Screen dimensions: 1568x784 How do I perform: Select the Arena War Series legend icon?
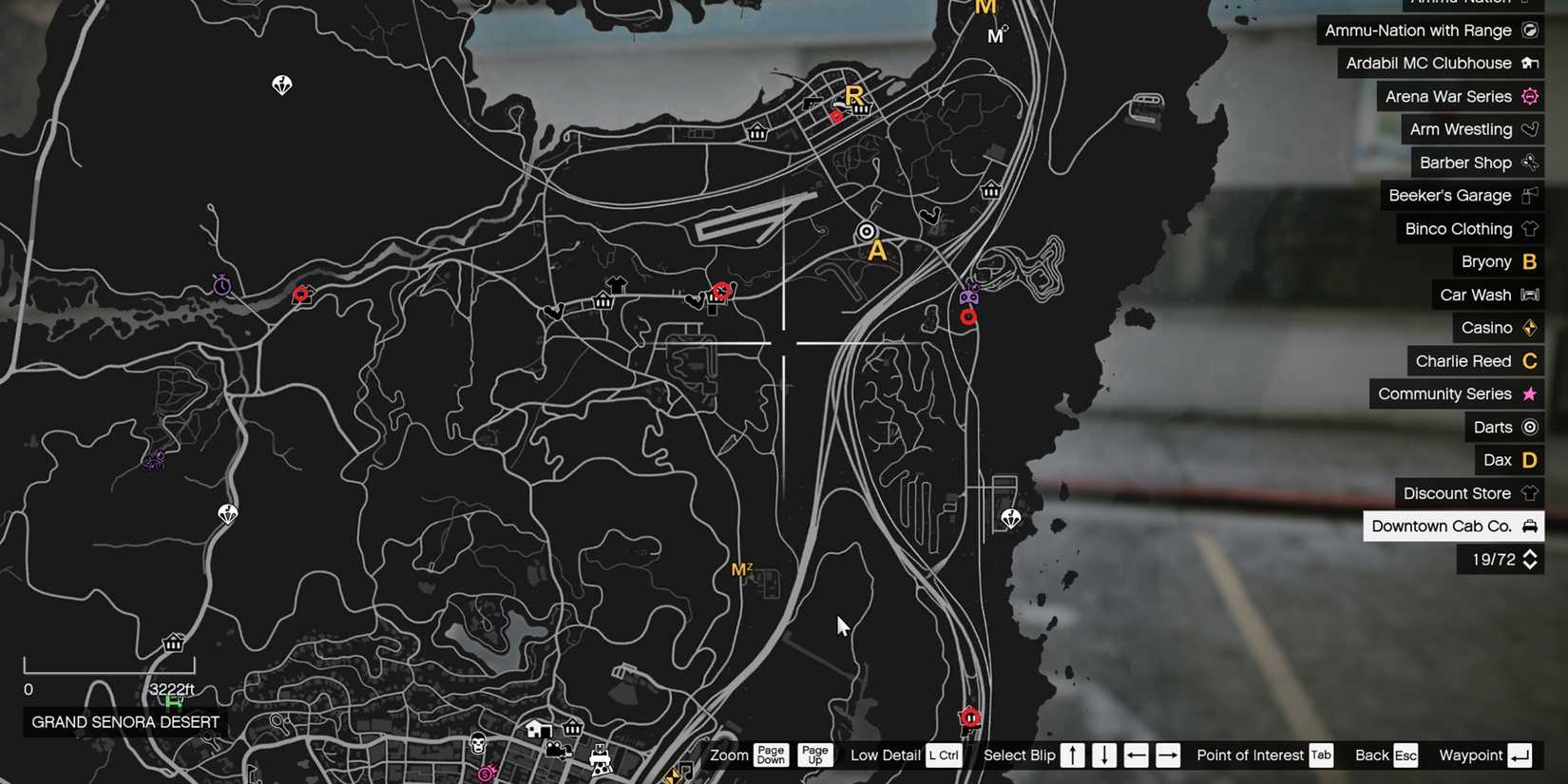pos(1528,96)
